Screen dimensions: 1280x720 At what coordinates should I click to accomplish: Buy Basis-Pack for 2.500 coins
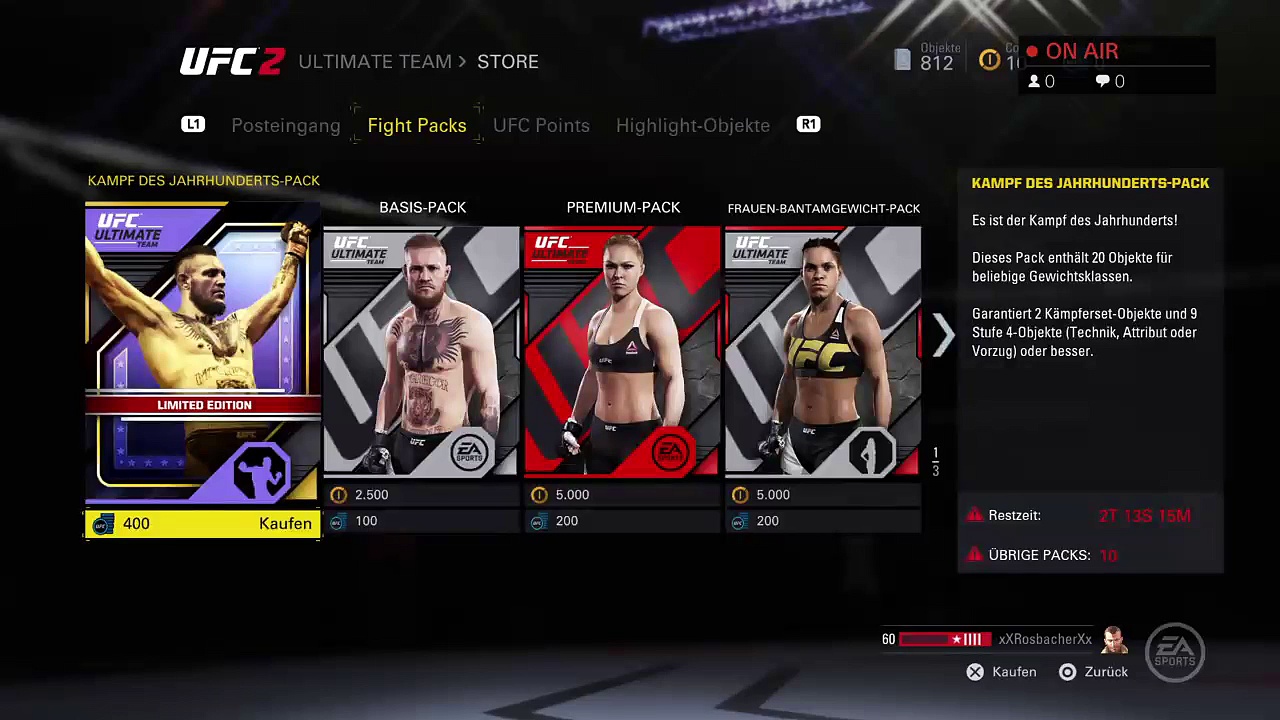[x=421, y=495]
